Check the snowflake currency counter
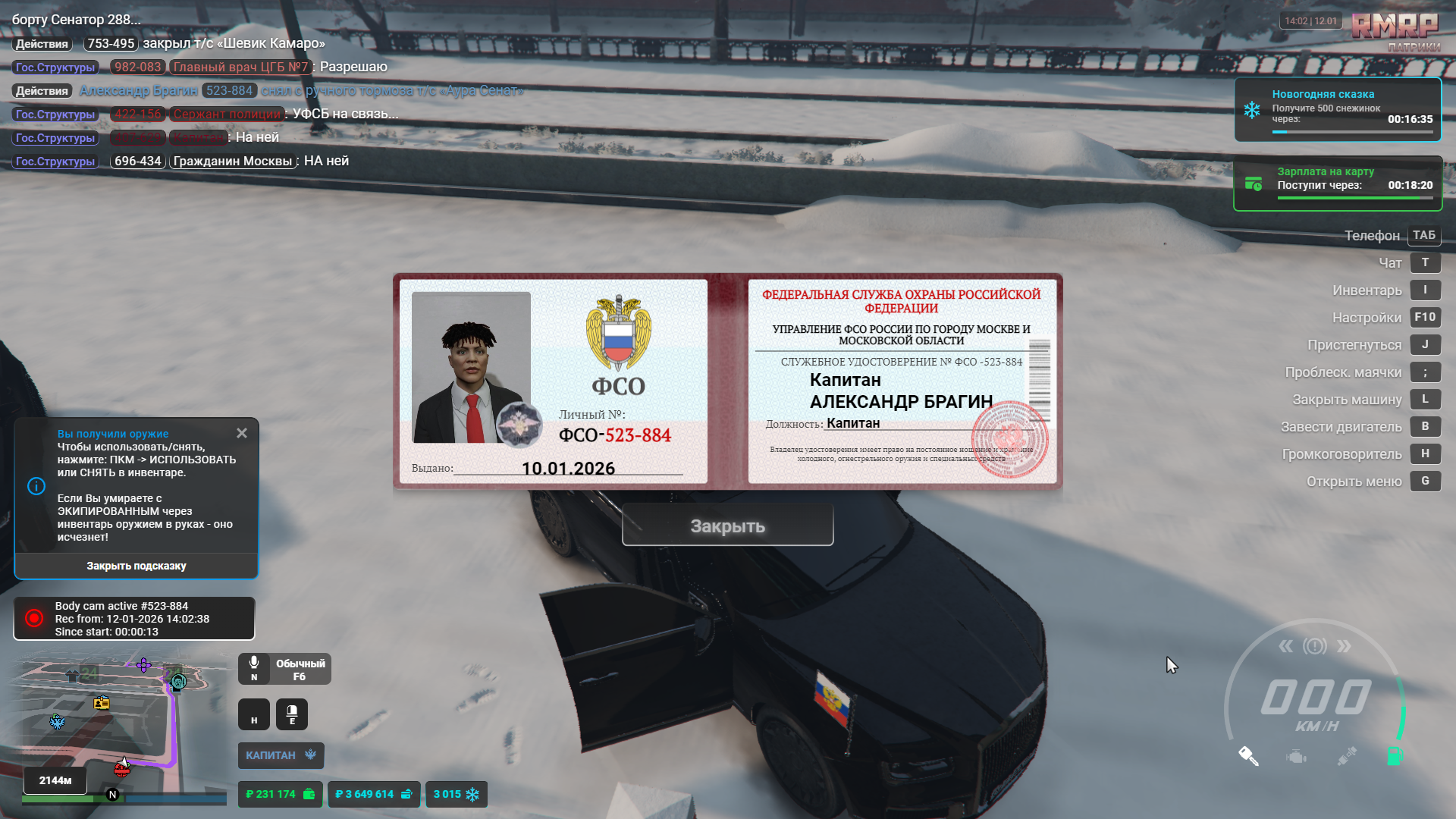 (x=456, y=794)
